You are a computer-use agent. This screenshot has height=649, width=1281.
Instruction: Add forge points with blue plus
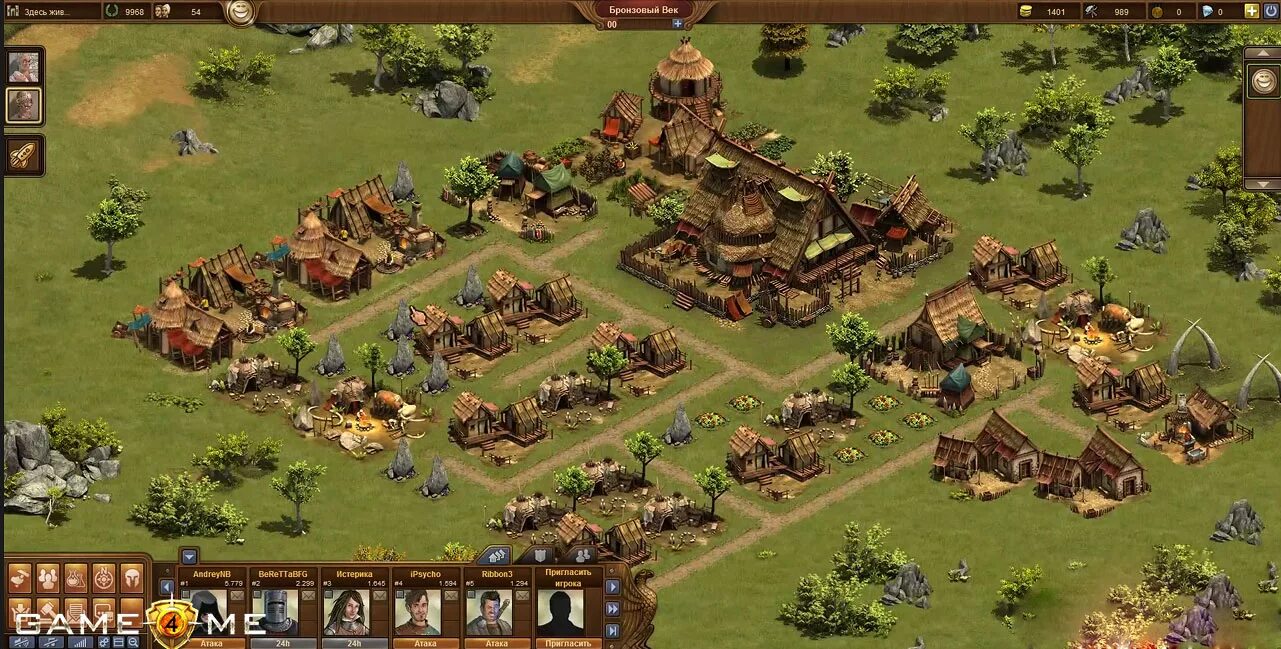[677, 23]
